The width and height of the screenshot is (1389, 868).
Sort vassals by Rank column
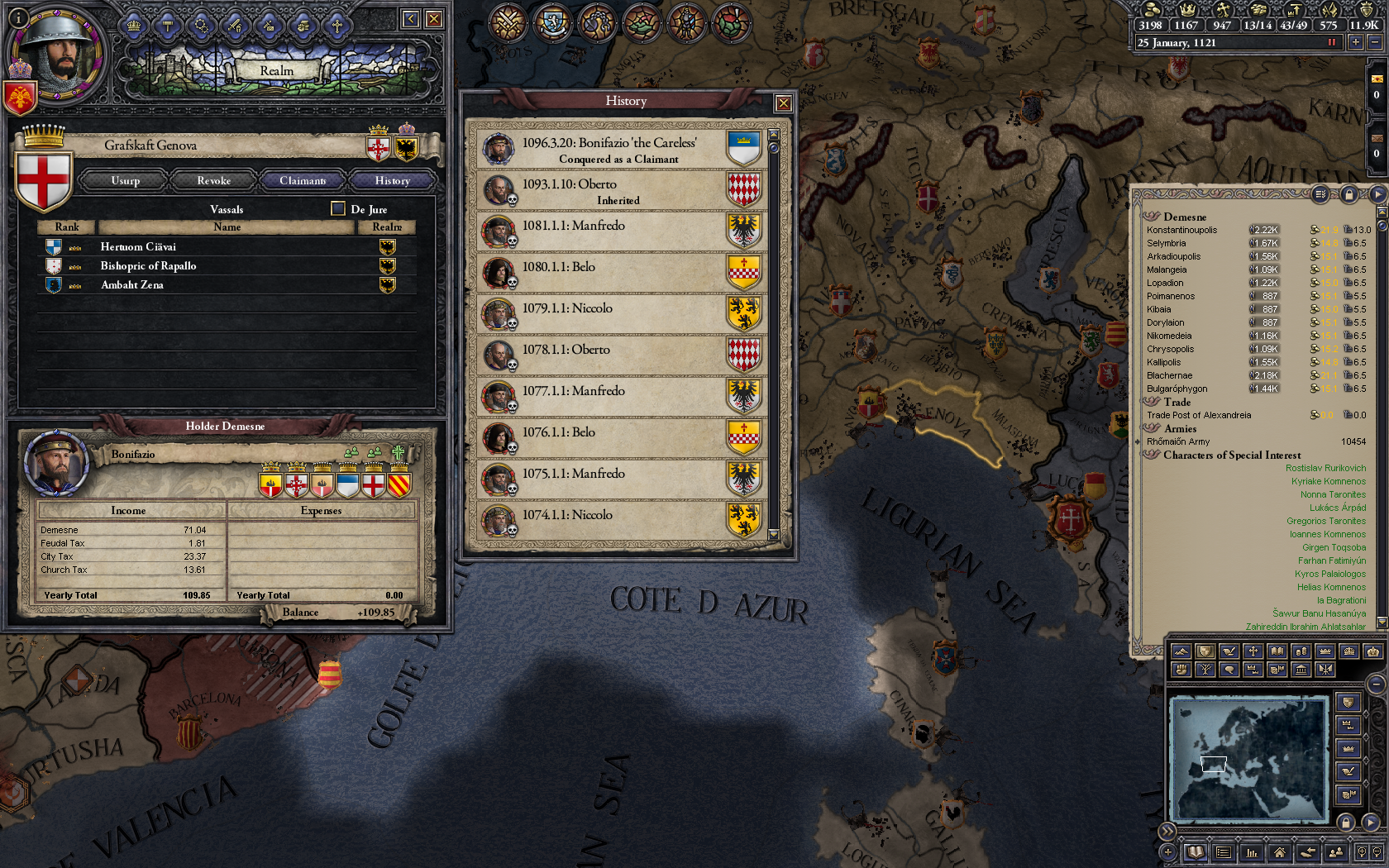(67, 227)
